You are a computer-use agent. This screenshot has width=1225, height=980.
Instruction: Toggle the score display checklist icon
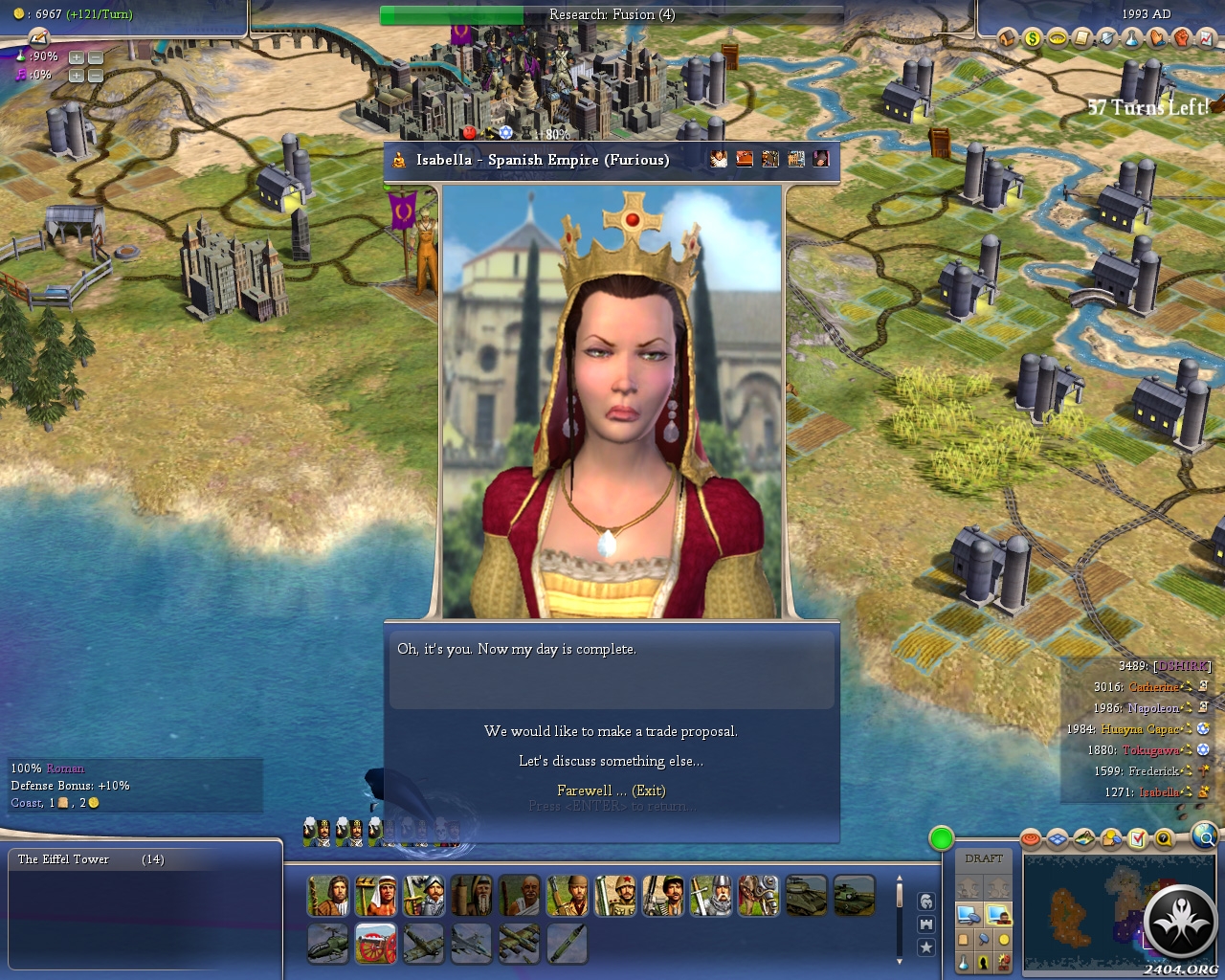[x=1137, y=839]
